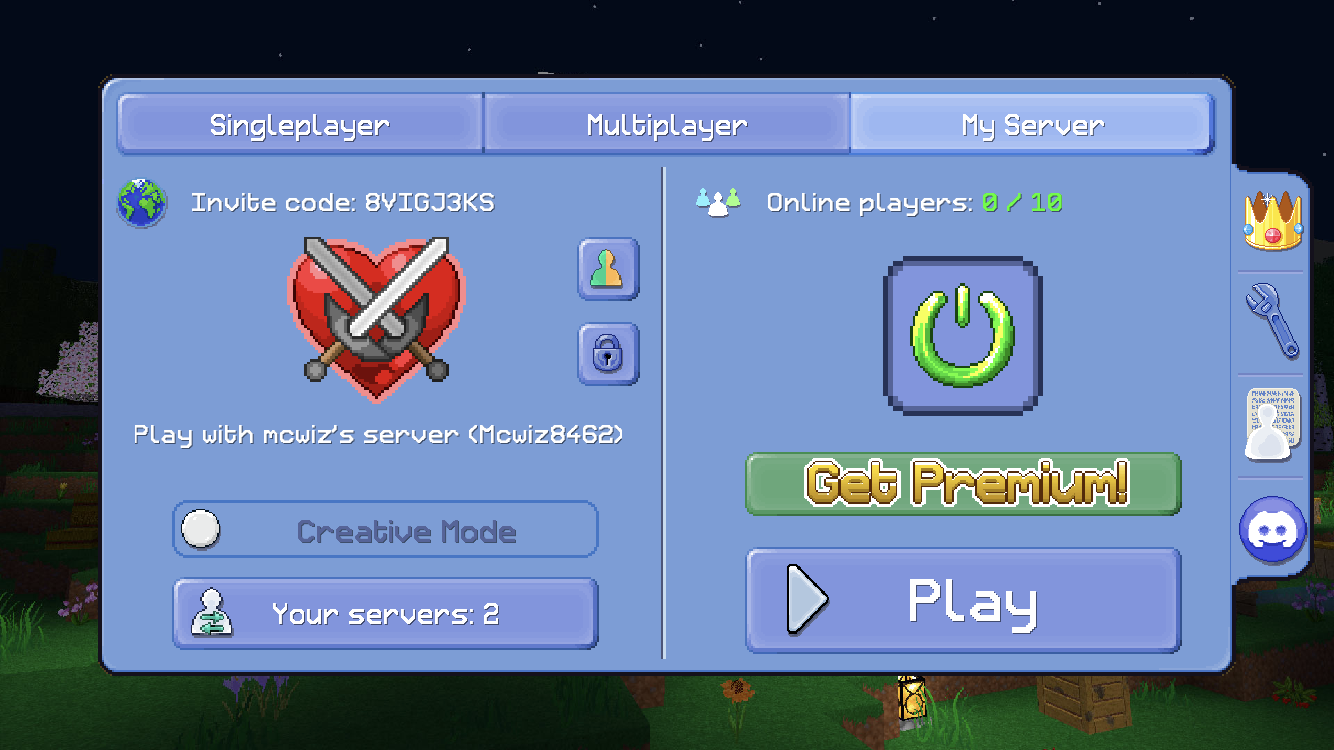Switch to the Multiplayer tab
Screen dimensions: 1334x750
(x=665, y=124)
